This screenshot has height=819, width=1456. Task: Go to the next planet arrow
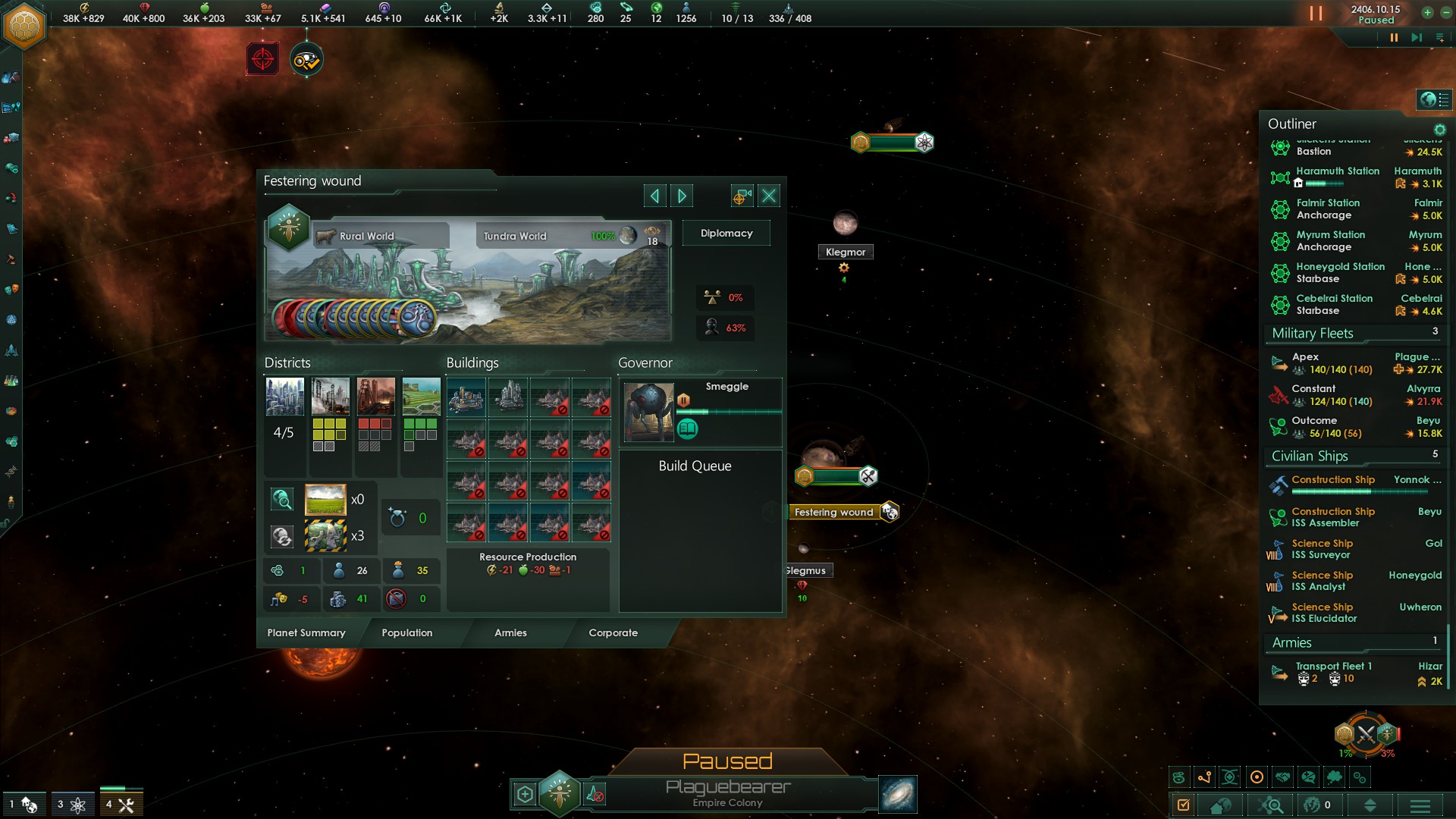pos(682,196)
